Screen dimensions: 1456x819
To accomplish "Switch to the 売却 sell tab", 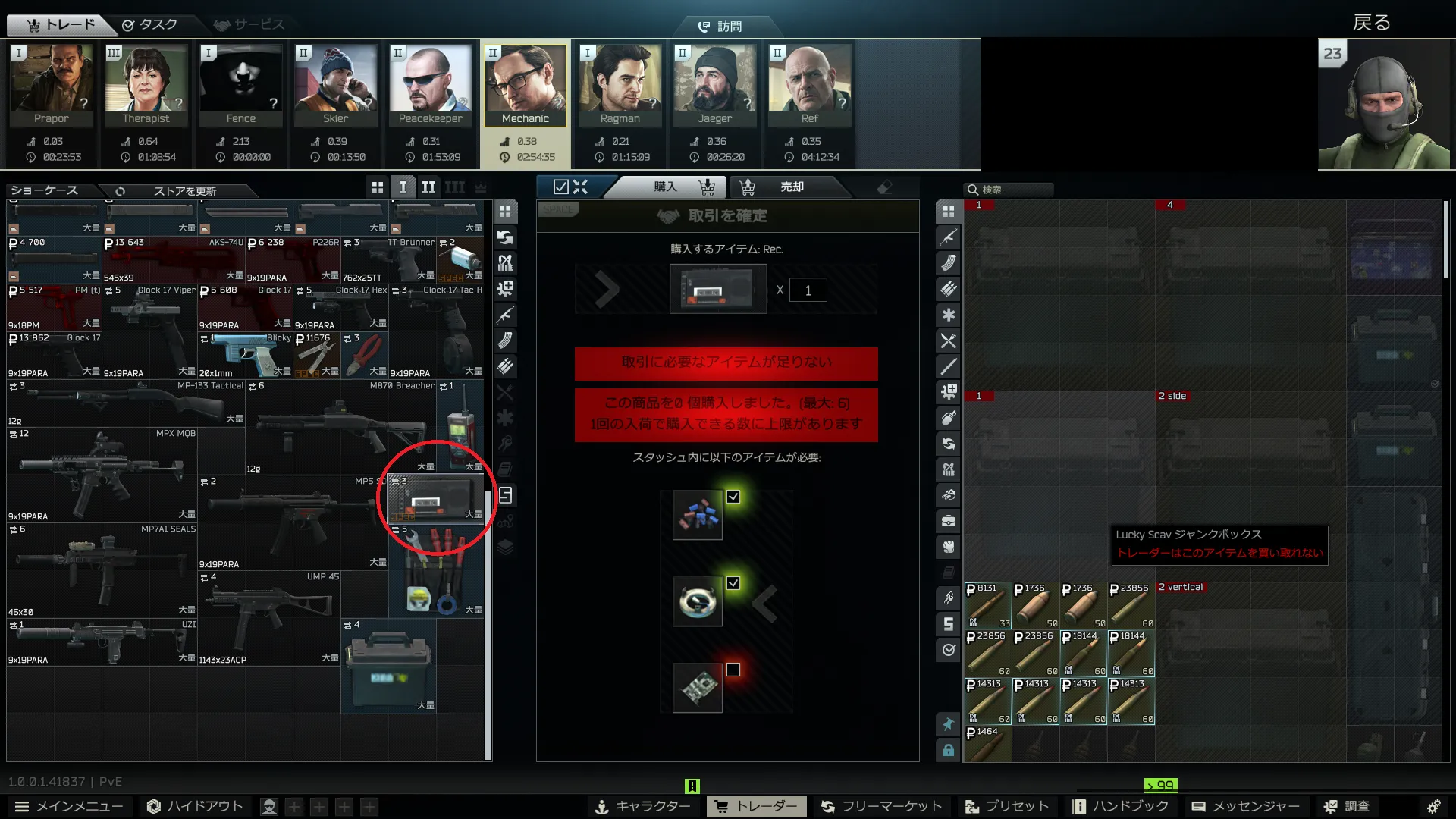I will [791, 187].
